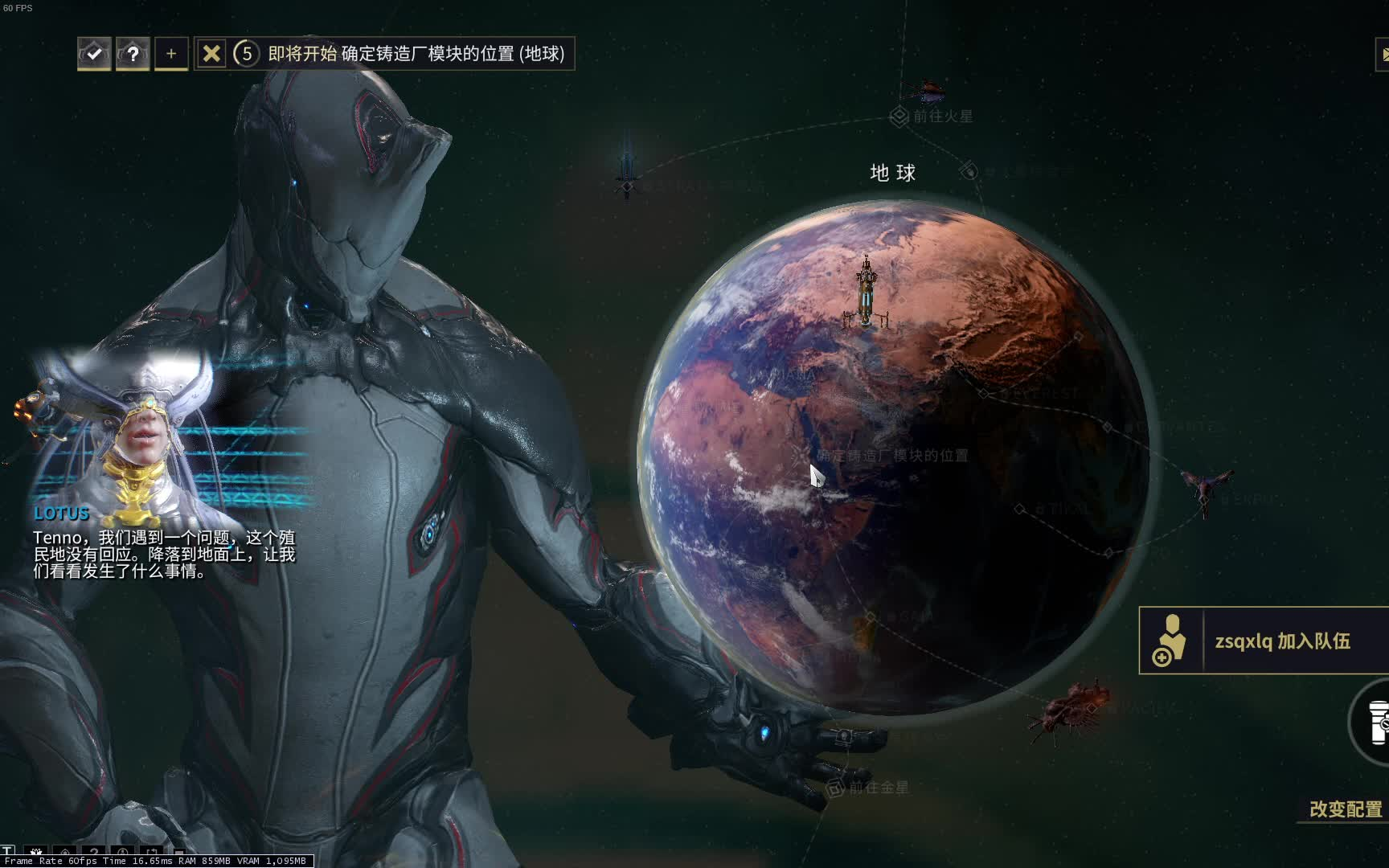1389x868 pixels.
Task: Click the Lotus emblem icon in bottom toolbar
Action: point(35,852)
